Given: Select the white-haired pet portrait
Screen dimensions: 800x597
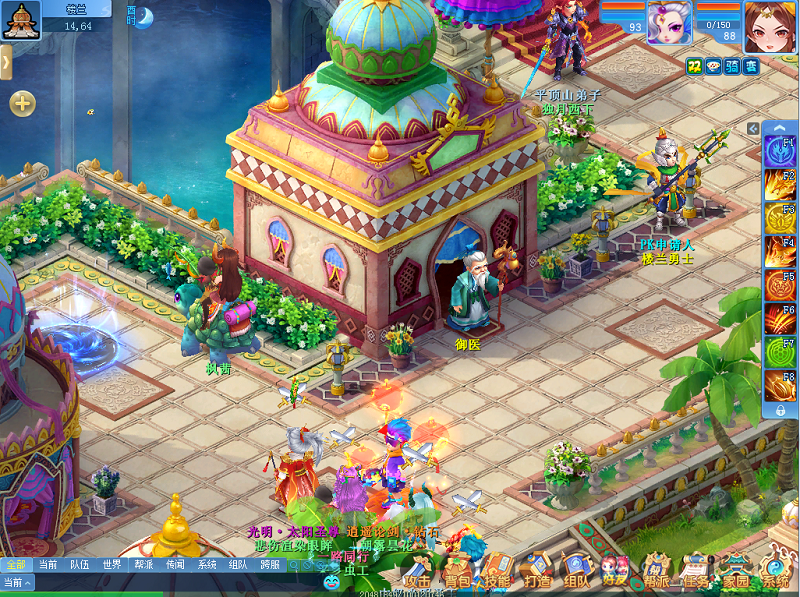Looking at the screenshot, I should coord(669,22).
